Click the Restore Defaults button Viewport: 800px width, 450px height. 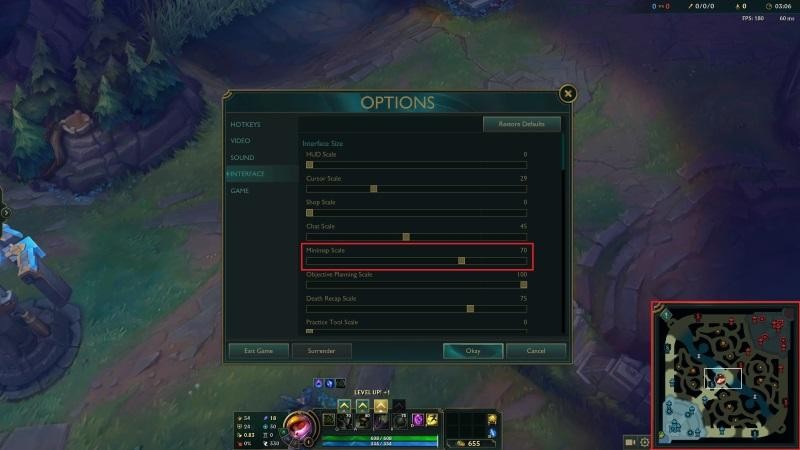(x=521, y=124)
